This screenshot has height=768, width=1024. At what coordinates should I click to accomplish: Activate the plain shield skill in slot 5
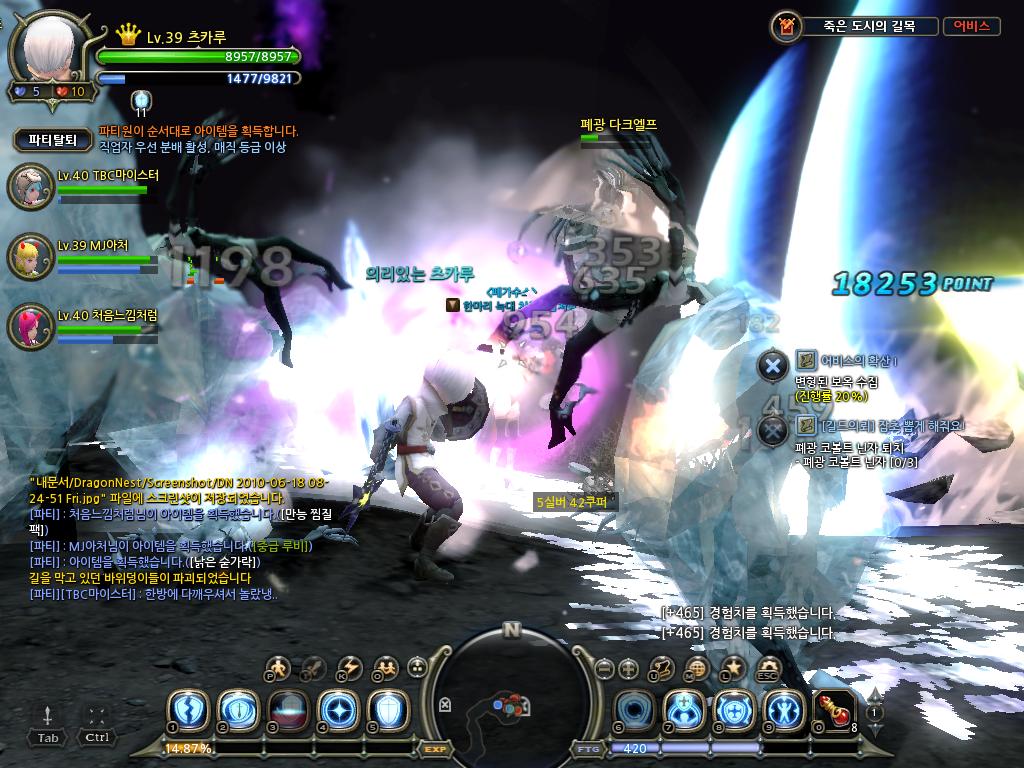(386, 709)
